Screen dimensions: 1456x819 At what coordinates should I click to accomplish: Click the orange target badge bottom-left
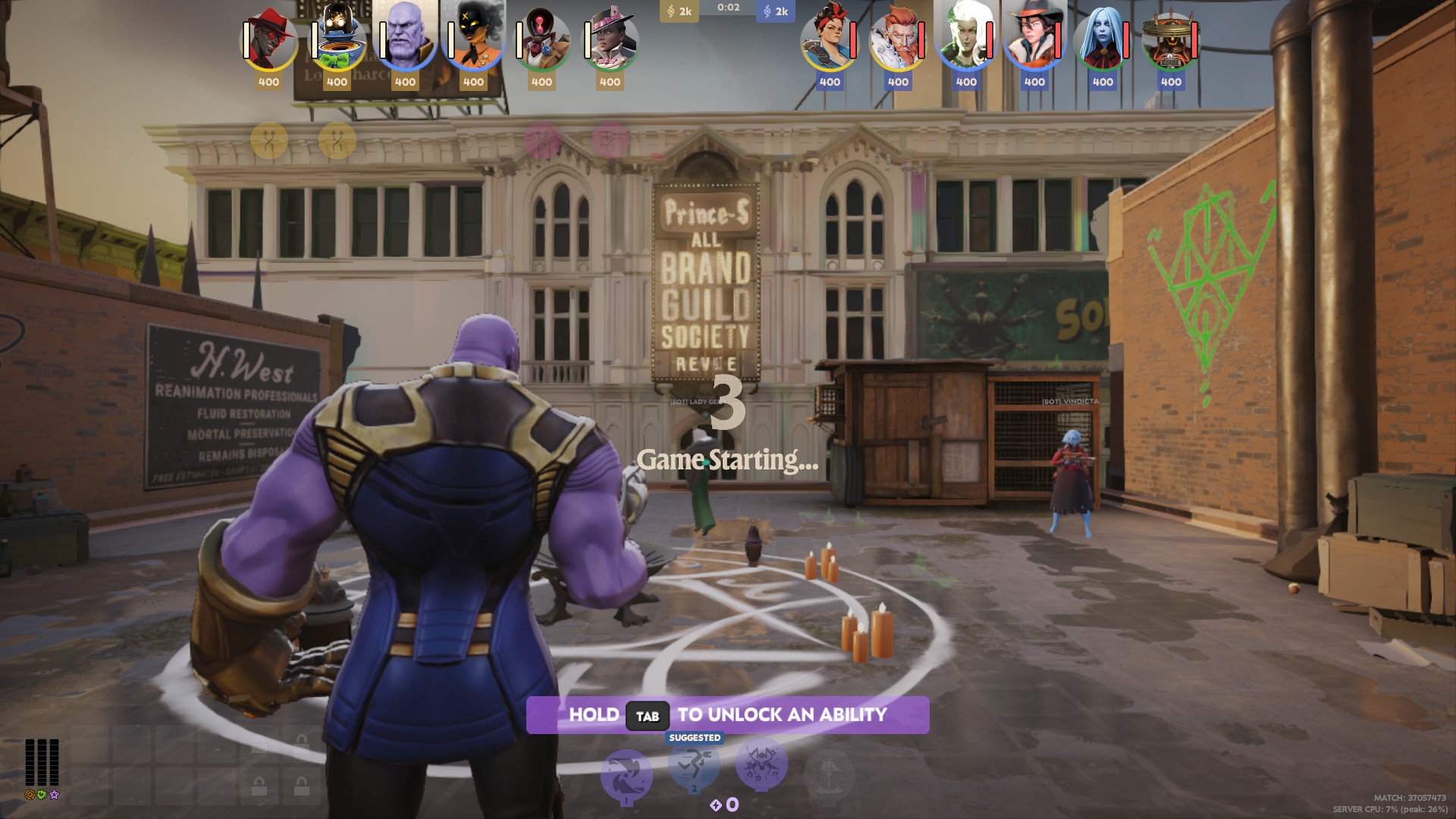(29, 795)
